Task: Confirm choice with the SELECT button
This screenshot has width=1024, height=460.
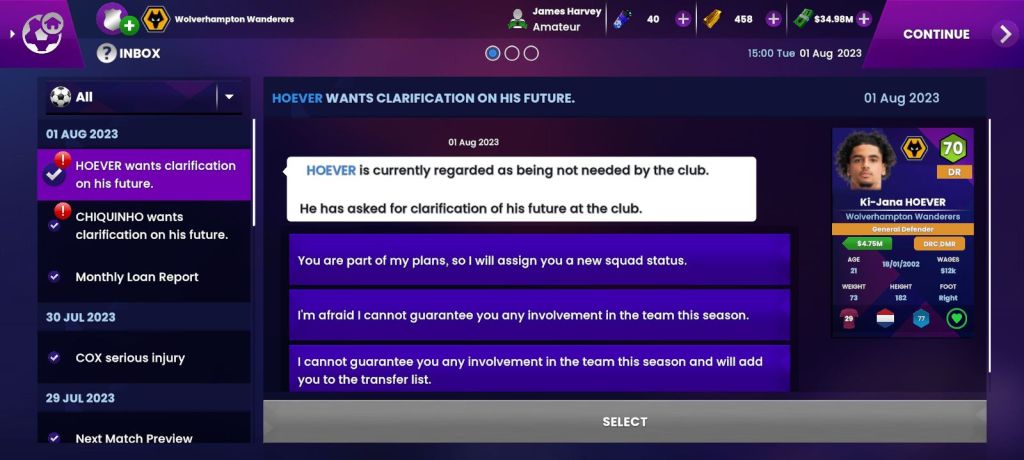Action: [624, 421]
